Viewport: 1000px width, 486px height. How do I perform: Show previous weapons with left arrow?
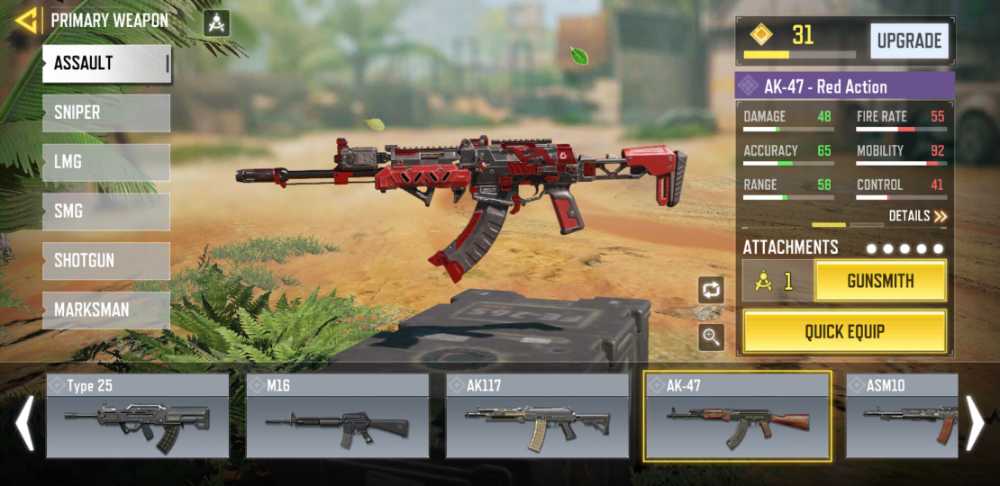click(x=25, y=423)
